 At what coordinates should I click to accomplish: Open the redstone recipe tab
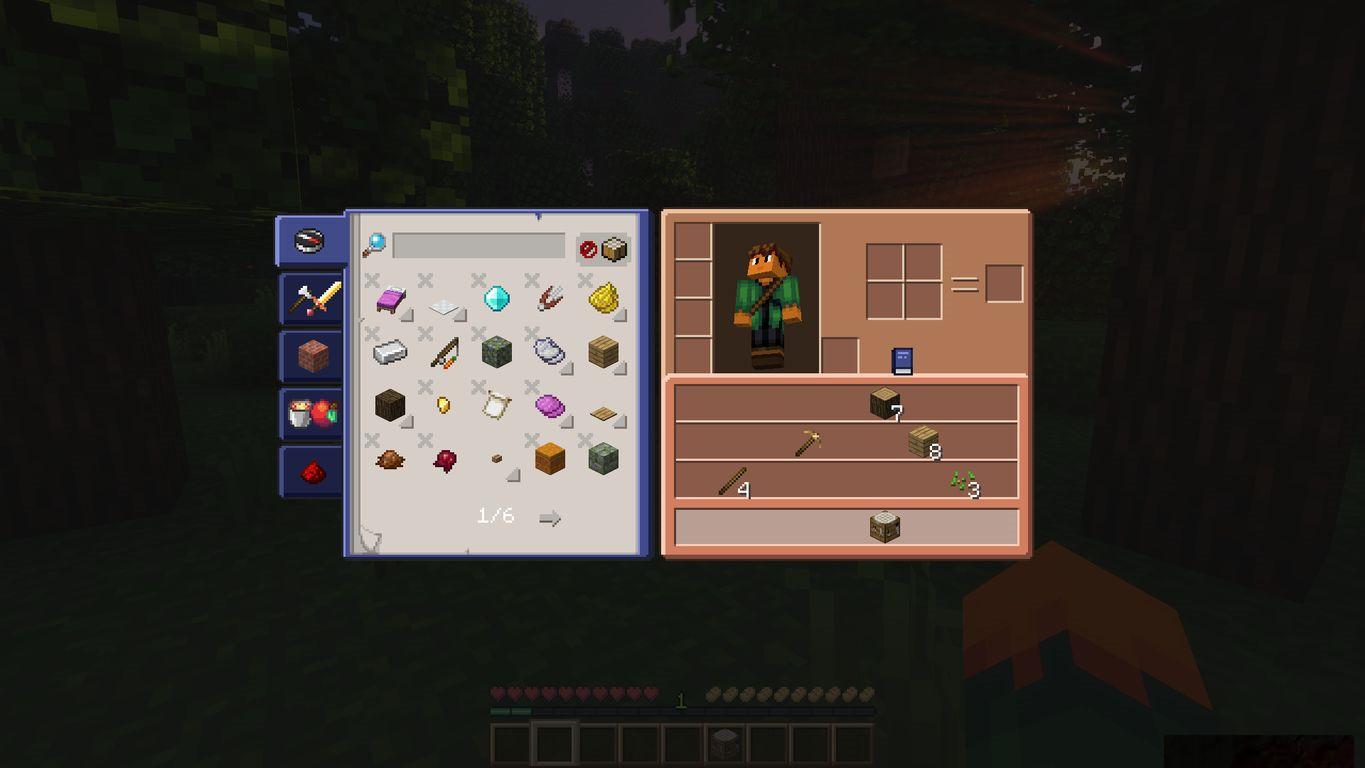coord(313,471)
